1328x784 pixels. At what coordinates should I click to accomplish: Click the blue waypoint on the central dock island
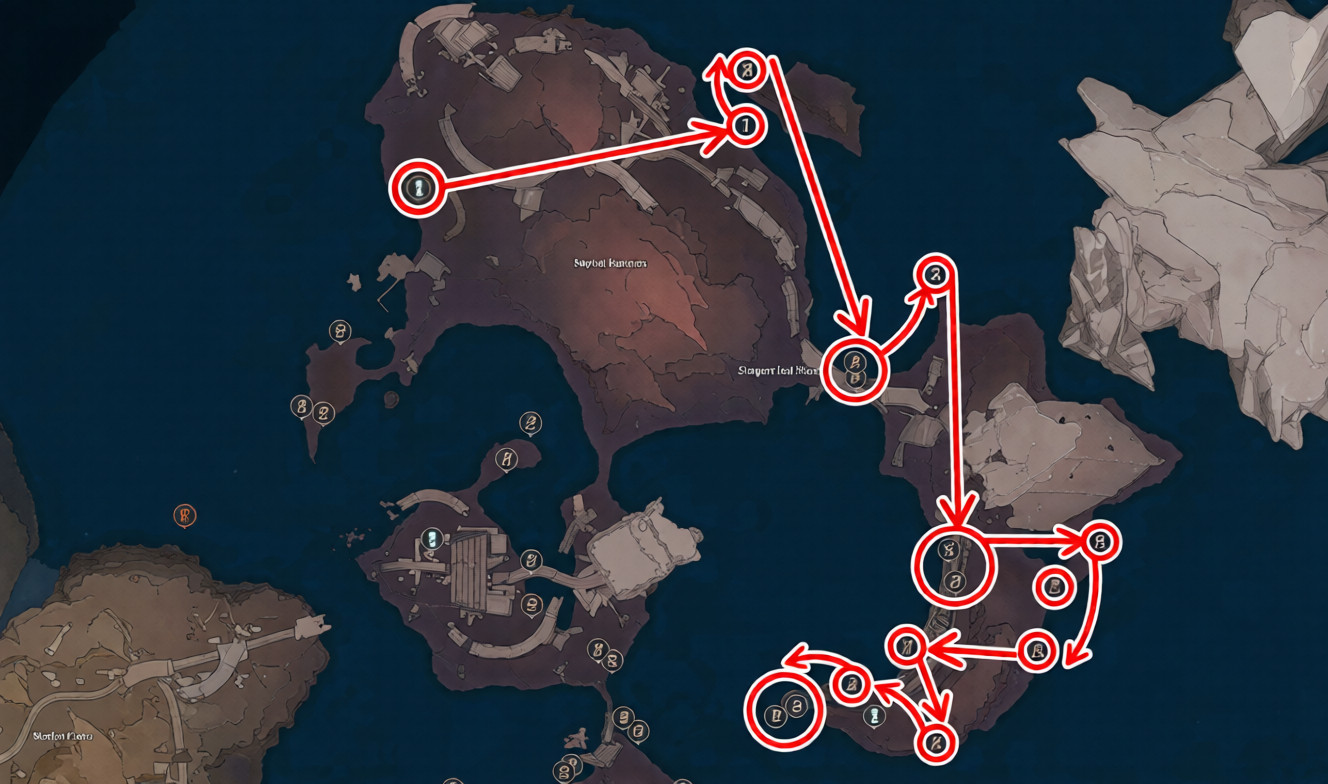point(431,539)
